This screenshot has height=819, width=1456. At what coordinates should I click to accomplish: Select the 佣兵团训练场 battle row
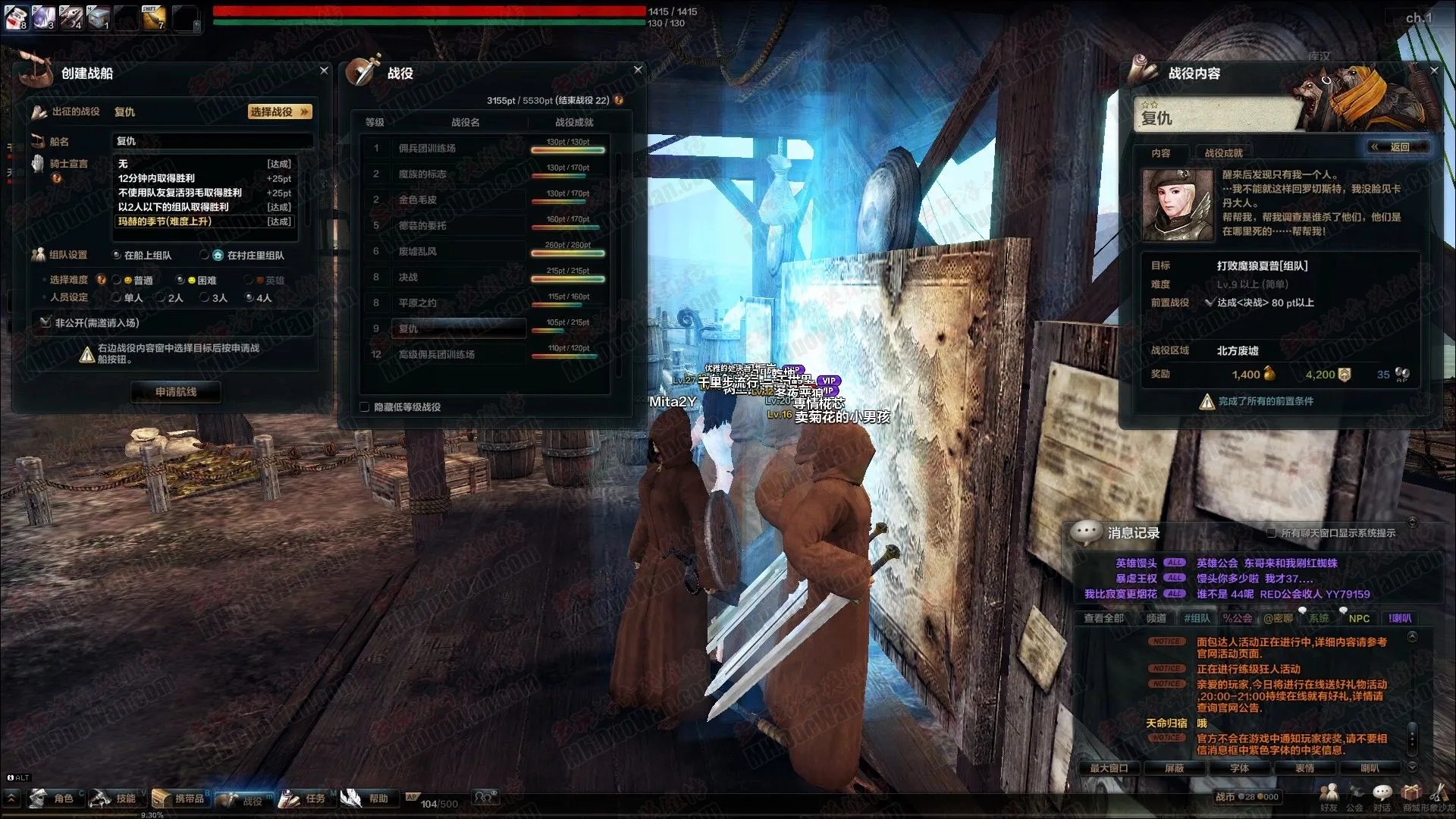pos(461,149)
